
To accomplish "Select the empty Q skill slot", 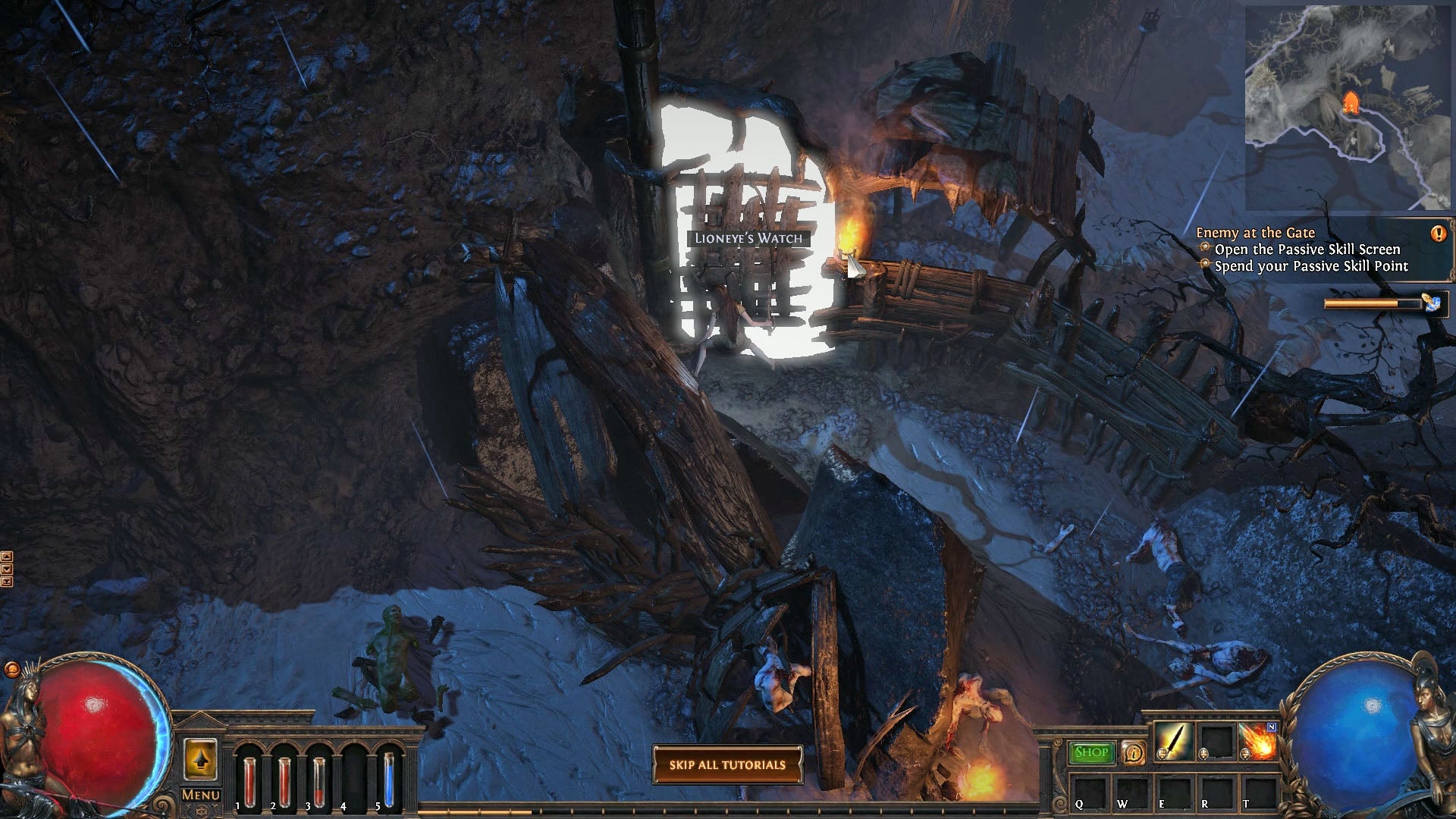I will 1090,794.
